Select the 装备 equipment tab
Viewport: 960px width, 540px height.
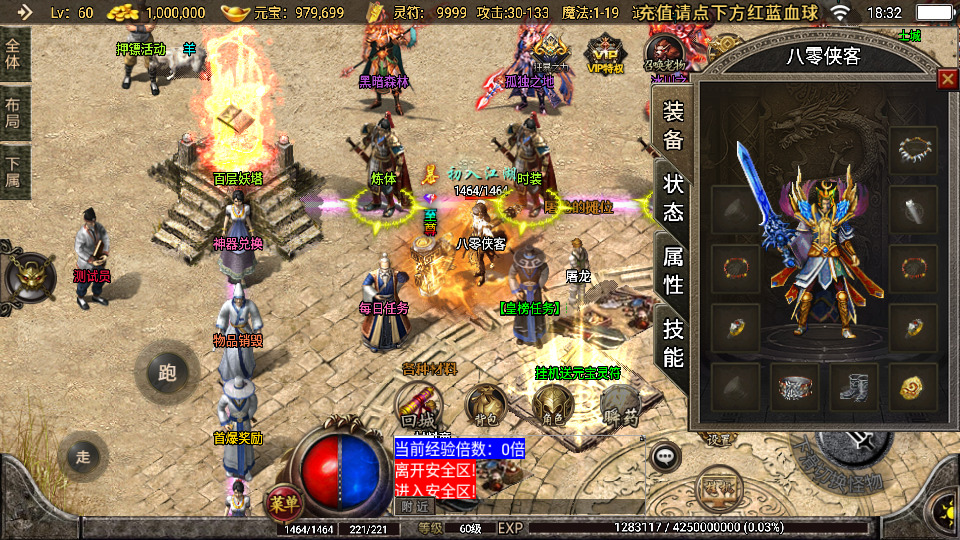(x=674, y=125)
